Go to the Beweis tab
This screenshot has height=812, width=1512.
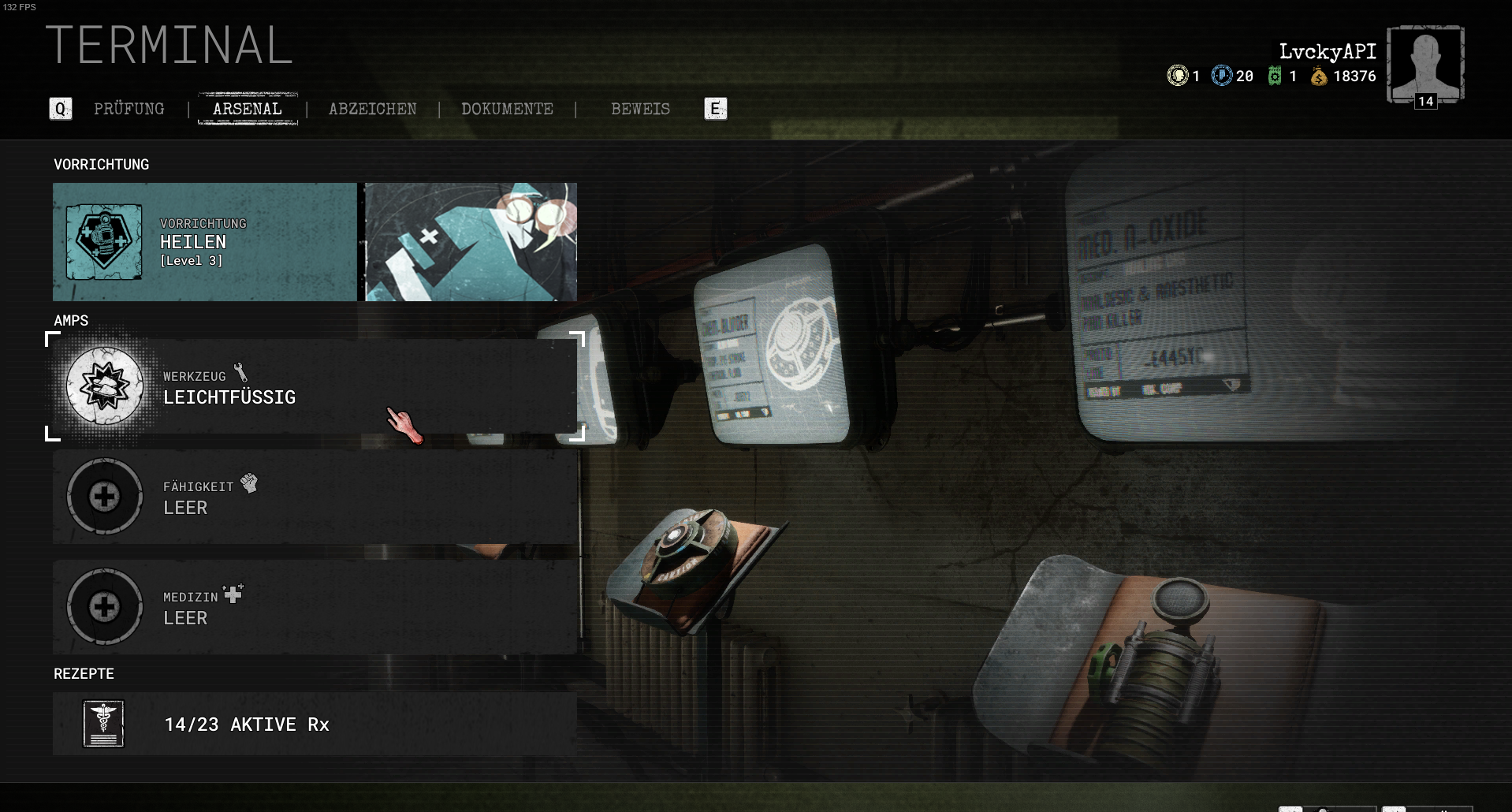tap(640, 109)
